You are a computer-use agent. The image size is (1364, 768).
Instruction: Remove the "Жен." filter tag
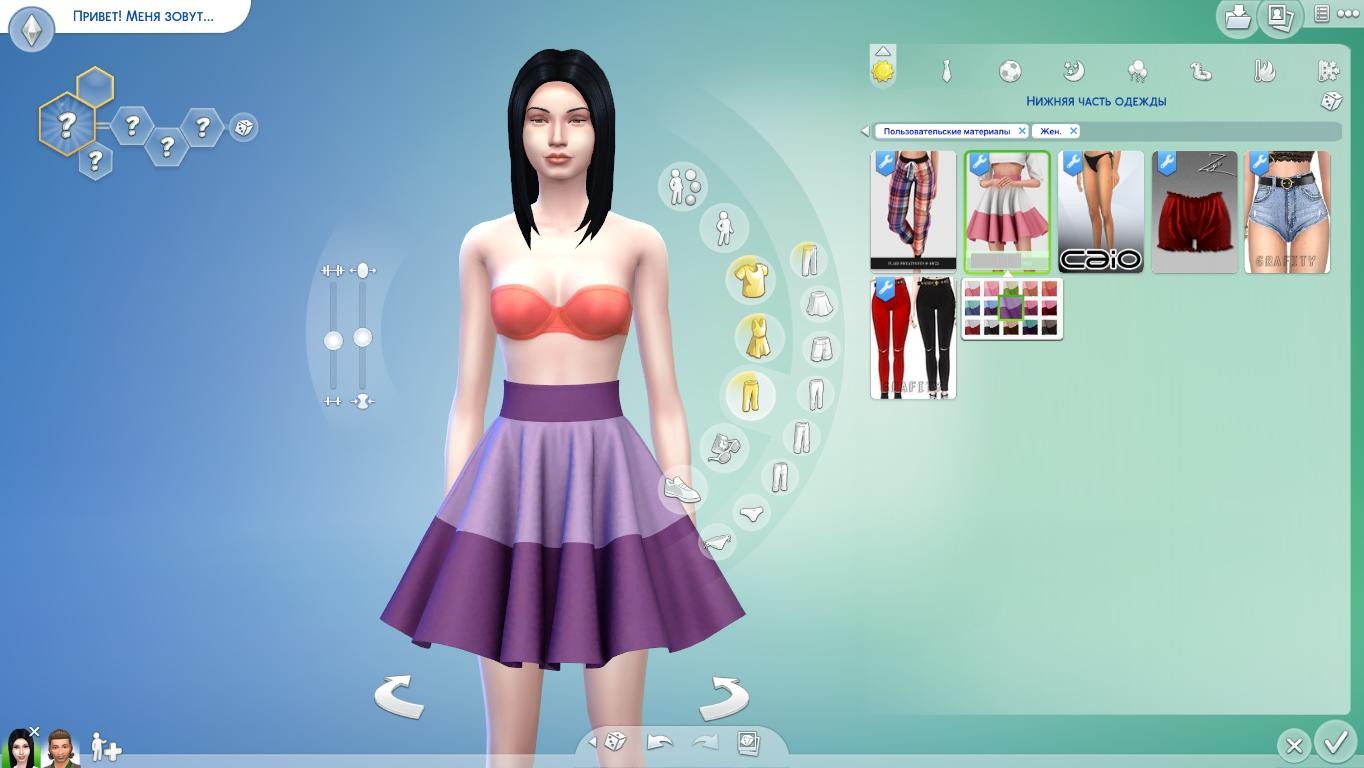tap(1073, 131)
